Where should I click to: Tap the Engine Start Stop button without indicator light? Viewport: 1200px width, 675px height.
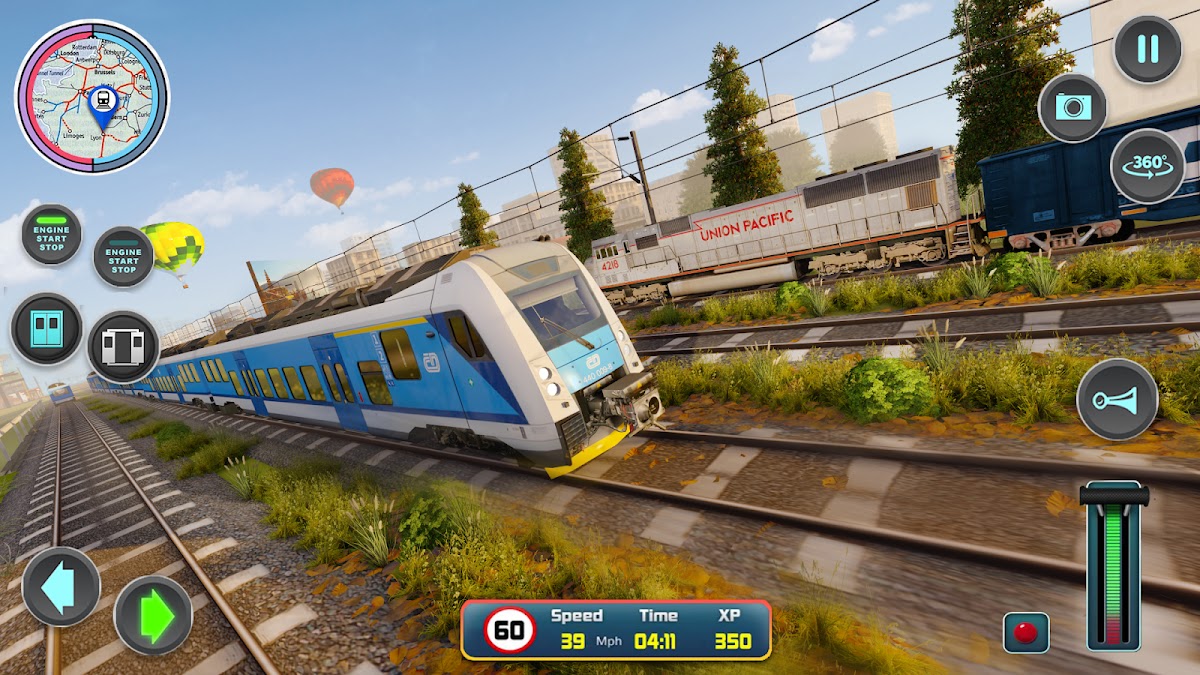point(123,256)
